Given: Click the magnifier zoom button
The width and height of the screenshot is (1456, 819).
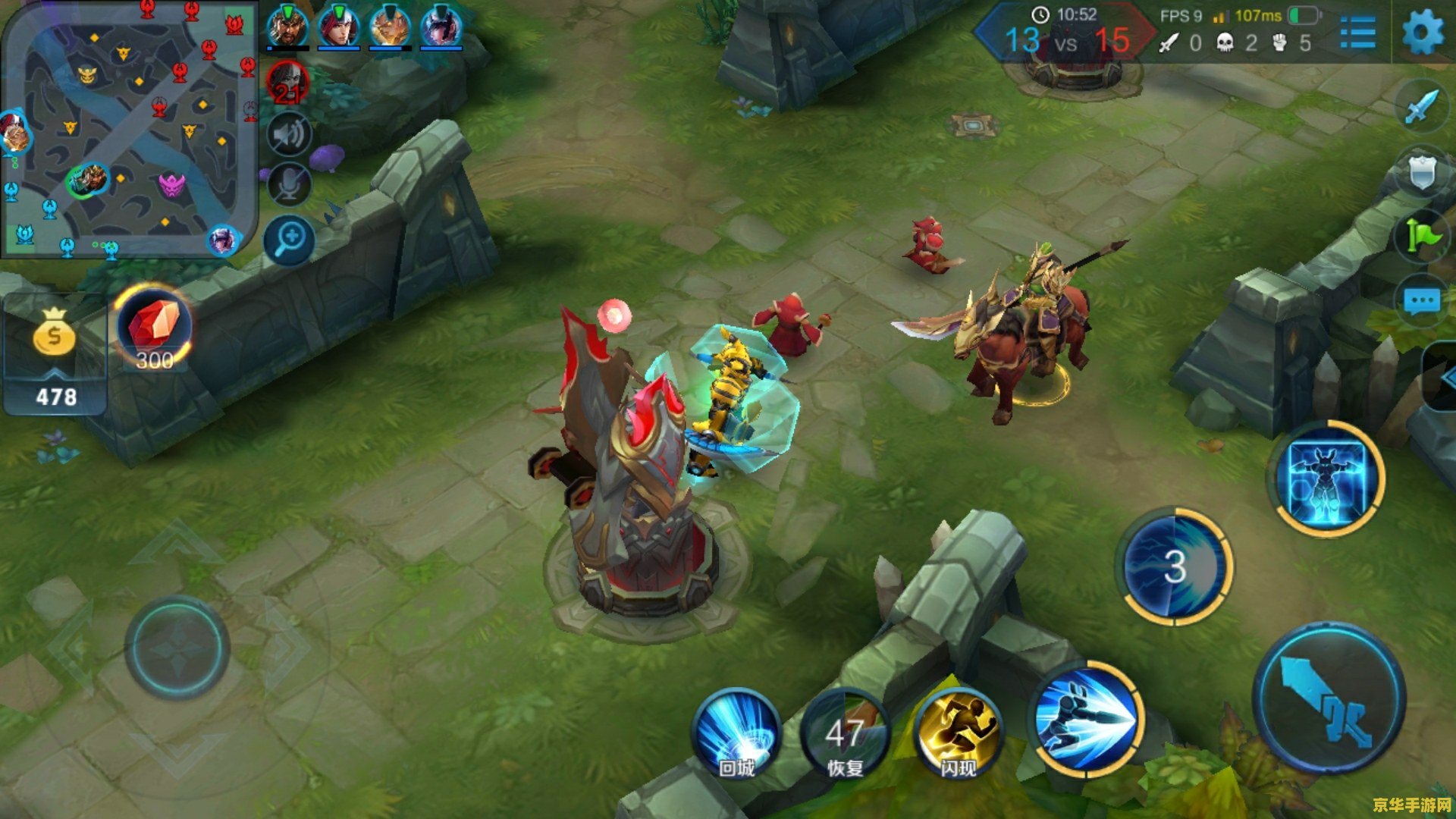Looking at the screenshot, I should (x=289, y=240).
